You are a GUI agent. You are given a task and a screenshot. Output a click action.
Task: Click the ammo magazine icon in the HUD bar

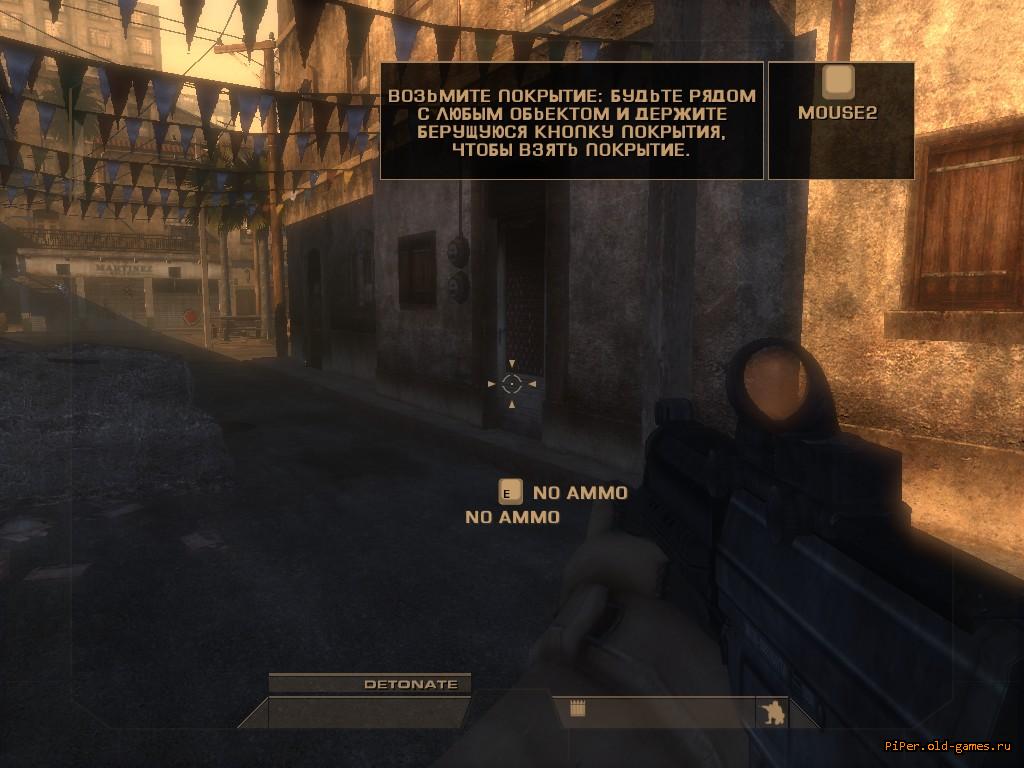point(576,709)
